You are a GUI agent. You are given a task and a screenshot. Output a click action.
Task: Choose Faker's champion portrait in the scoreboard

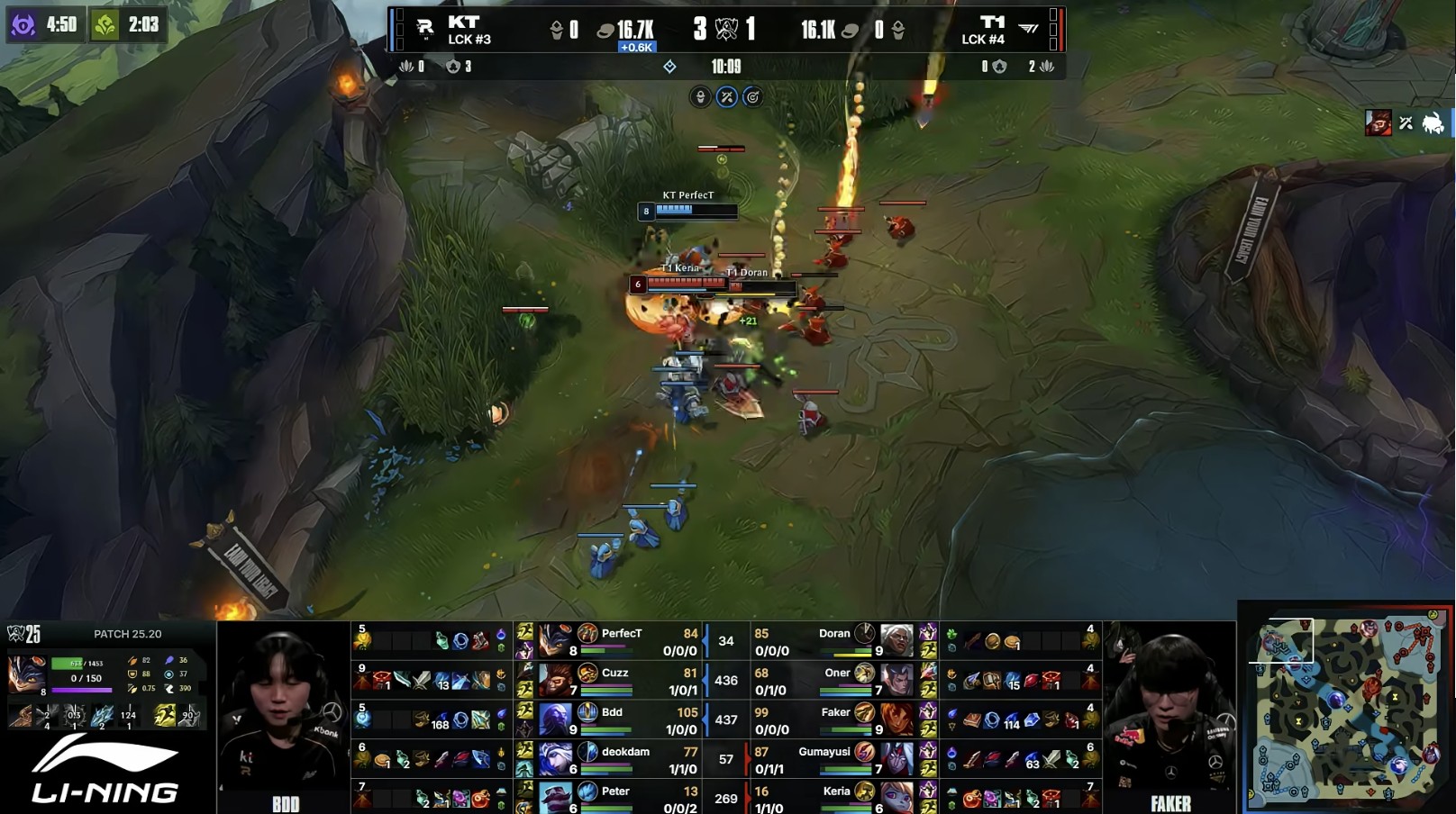click(896, 719)
